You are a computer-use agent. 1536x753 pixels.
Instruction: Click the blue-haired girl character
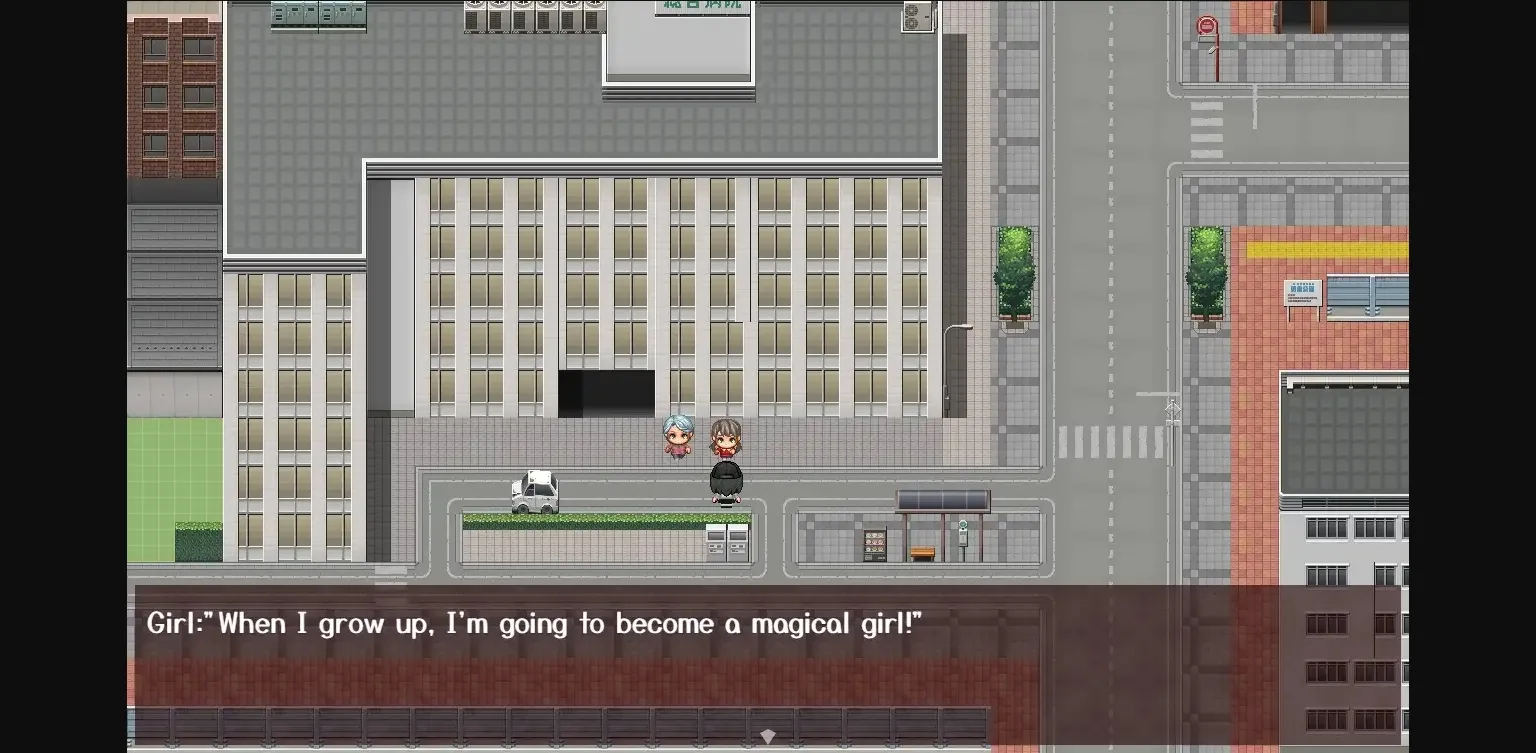[678, 437]
